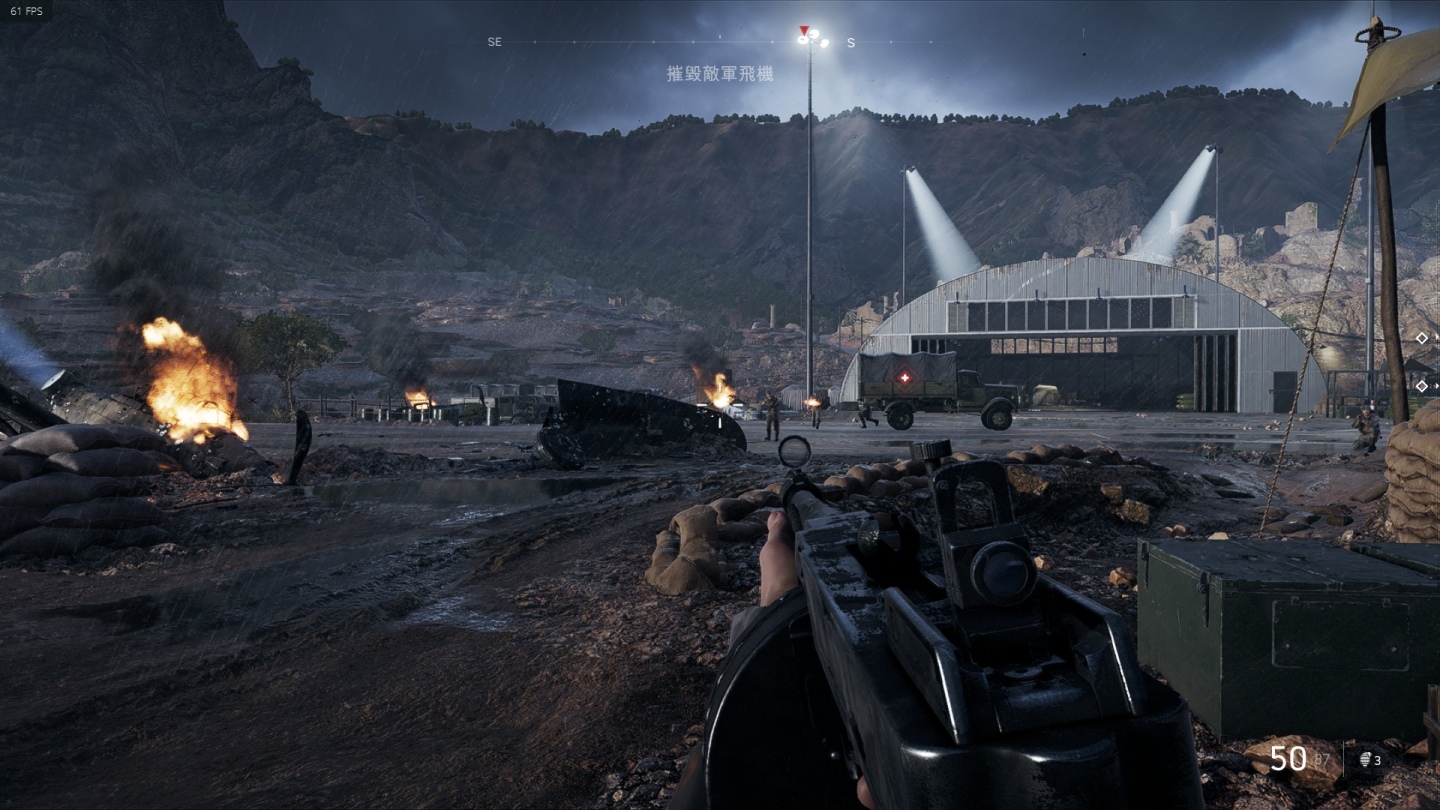Click the red objective marker on the compass
The height and width of the screenshot is (810, 1440).
coord(804,31)
